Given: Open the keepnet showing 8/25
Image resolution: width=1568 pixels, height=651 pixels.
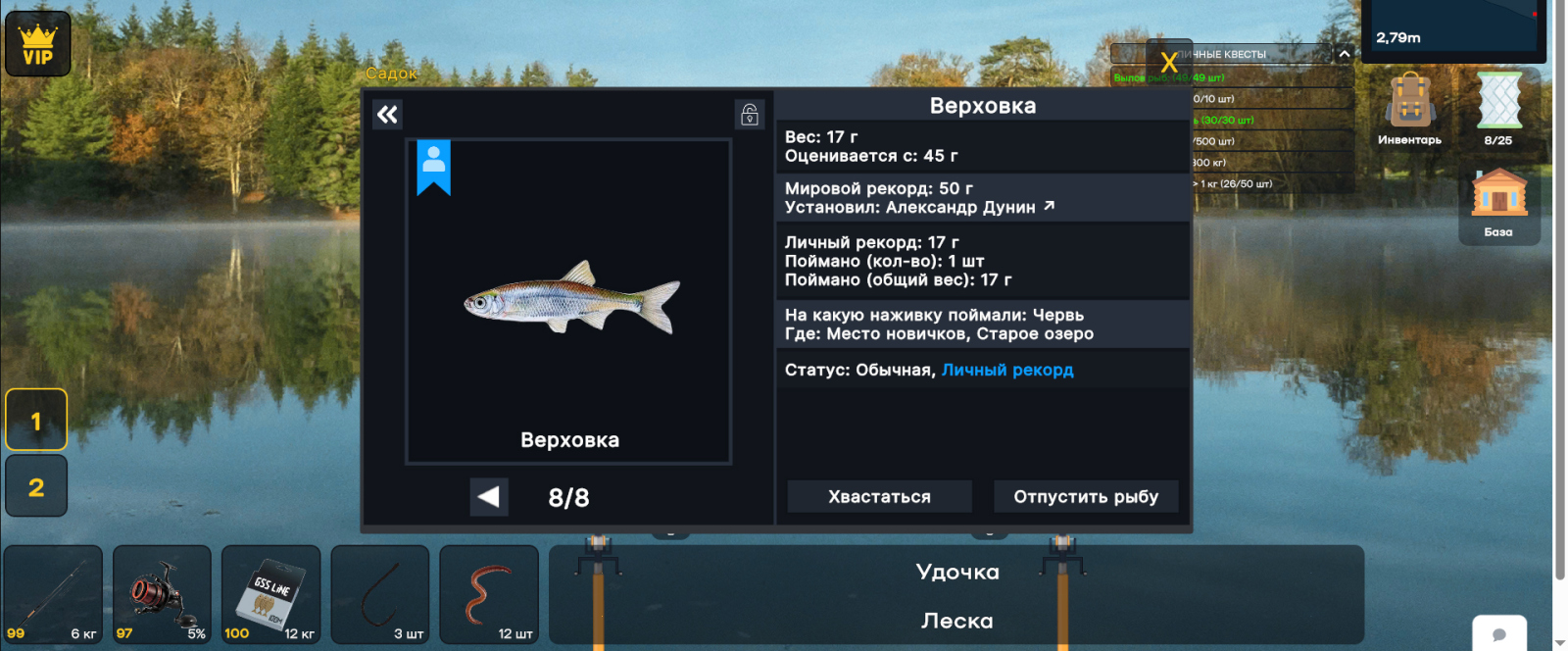Looking at the screenshot, I should coord(1498,108).
